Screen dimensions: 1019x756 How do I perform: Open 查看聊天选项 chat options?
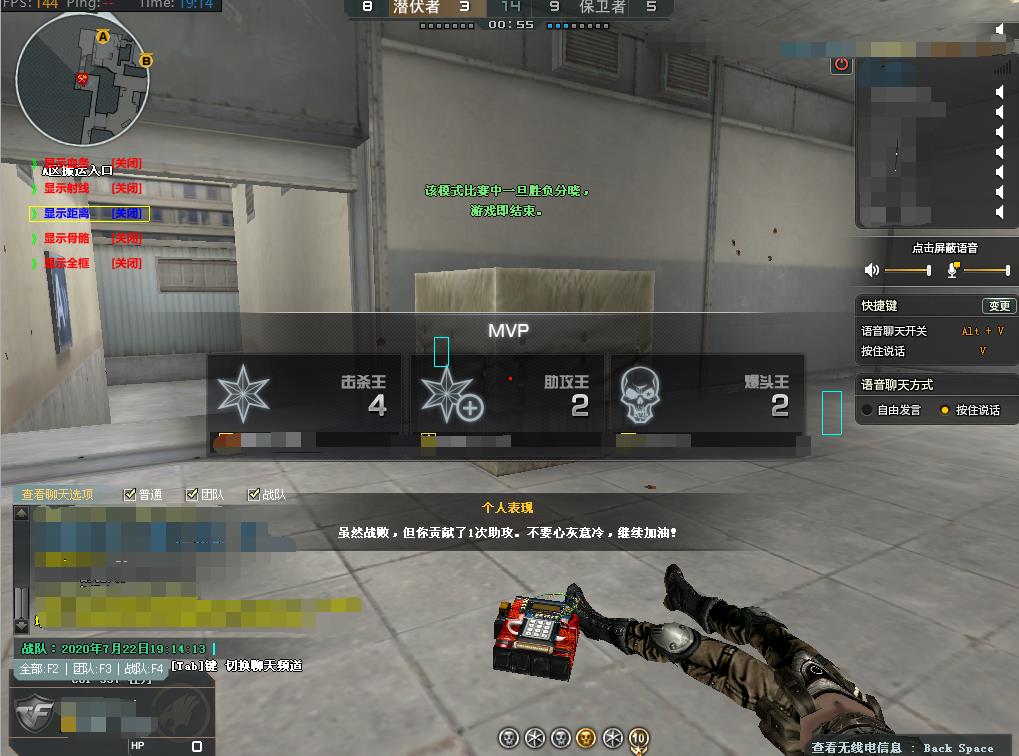tap(58, 494)
